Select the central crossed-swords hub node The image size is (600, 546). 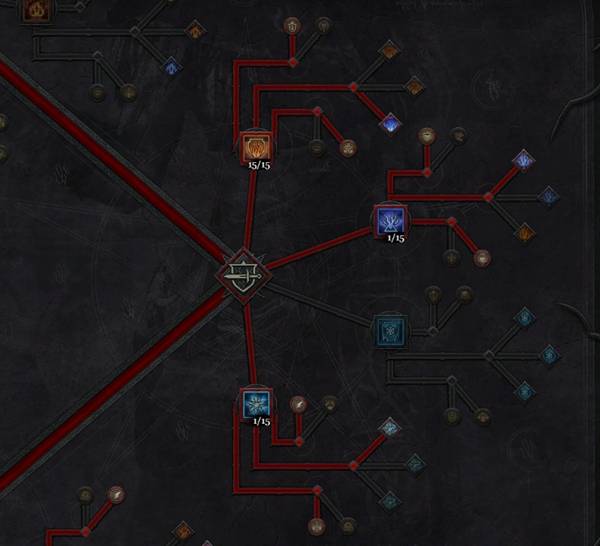243,274
